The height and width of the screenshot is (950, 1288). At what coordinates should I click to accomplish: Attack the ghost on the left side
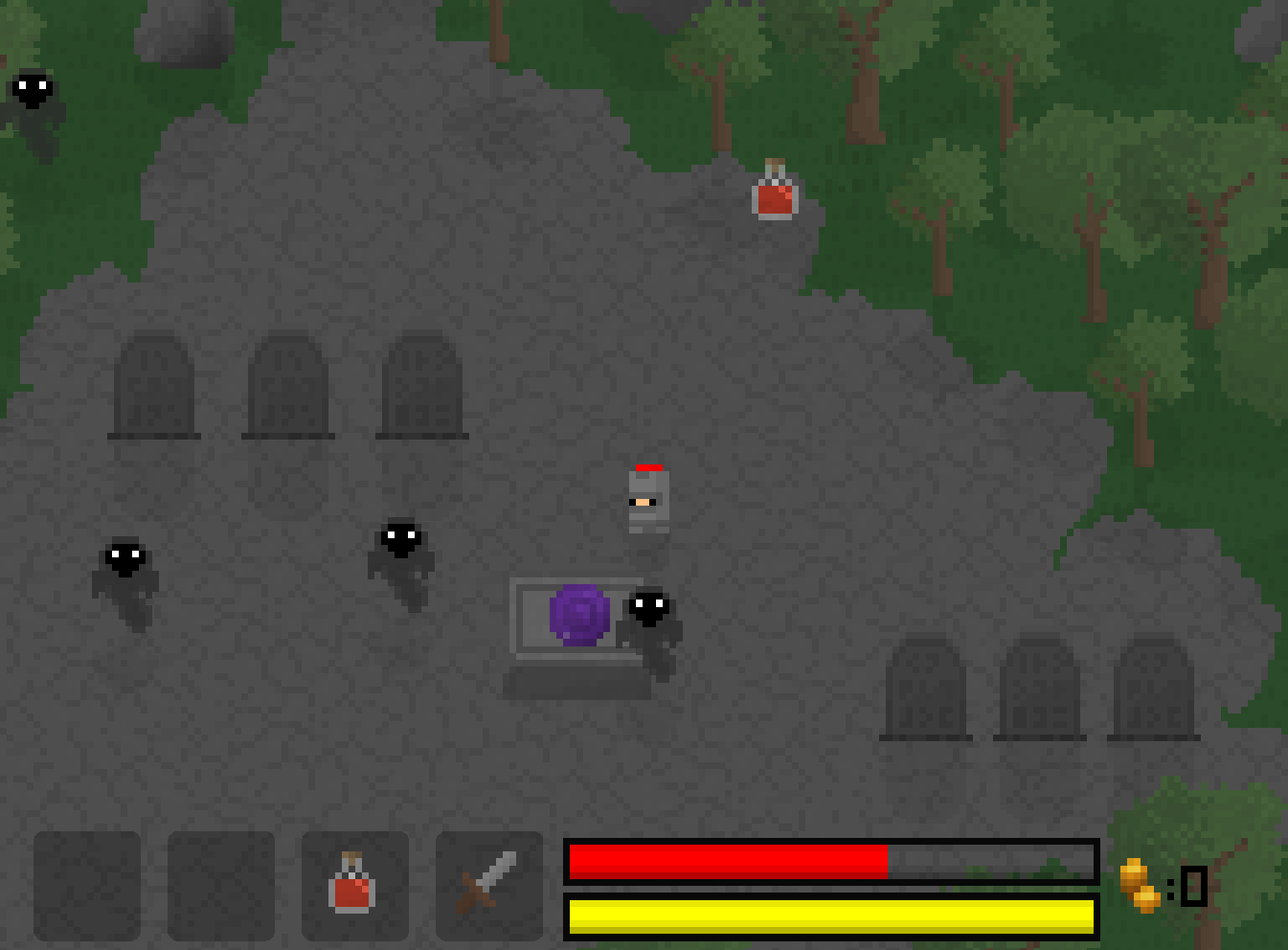tap(123, 565)
